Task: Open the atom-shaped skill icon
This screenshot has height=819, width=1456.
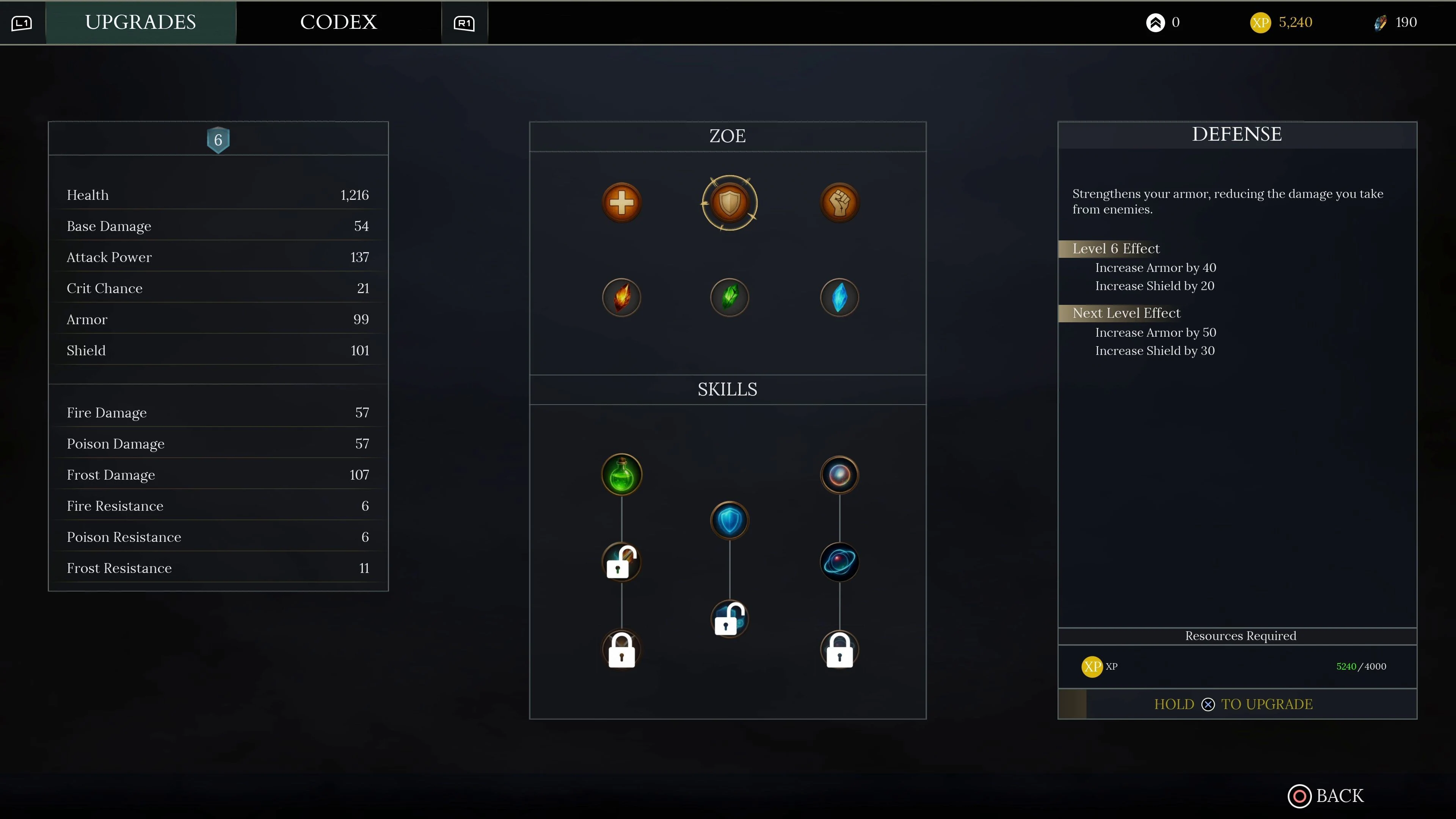Action: (x=839, y=561)
